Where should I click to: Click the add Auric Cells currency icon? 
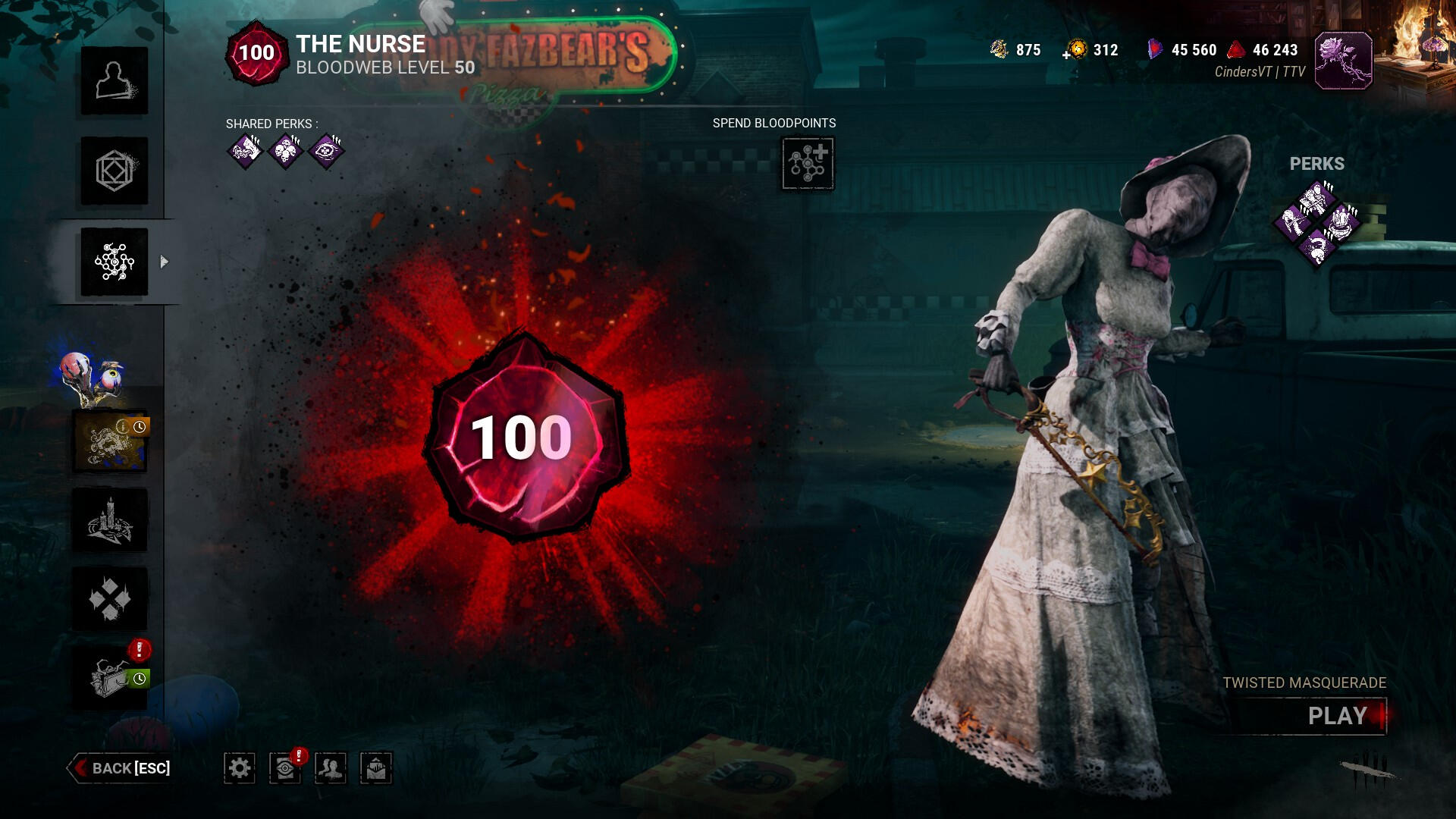(1075, 50)
